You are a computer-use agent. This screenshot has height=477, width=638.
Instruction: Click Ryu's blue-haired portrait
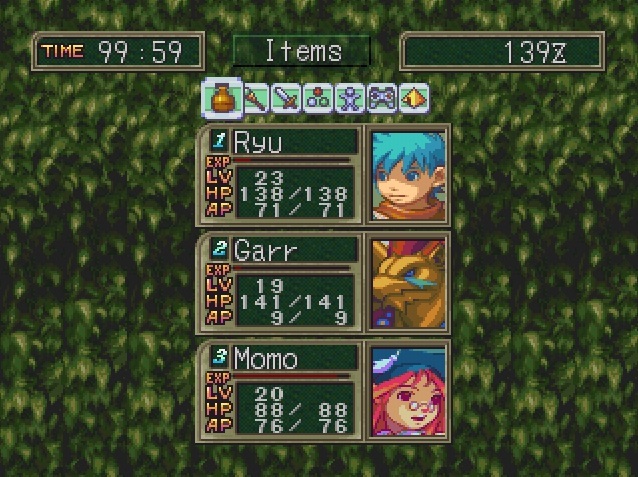point(407,175)
